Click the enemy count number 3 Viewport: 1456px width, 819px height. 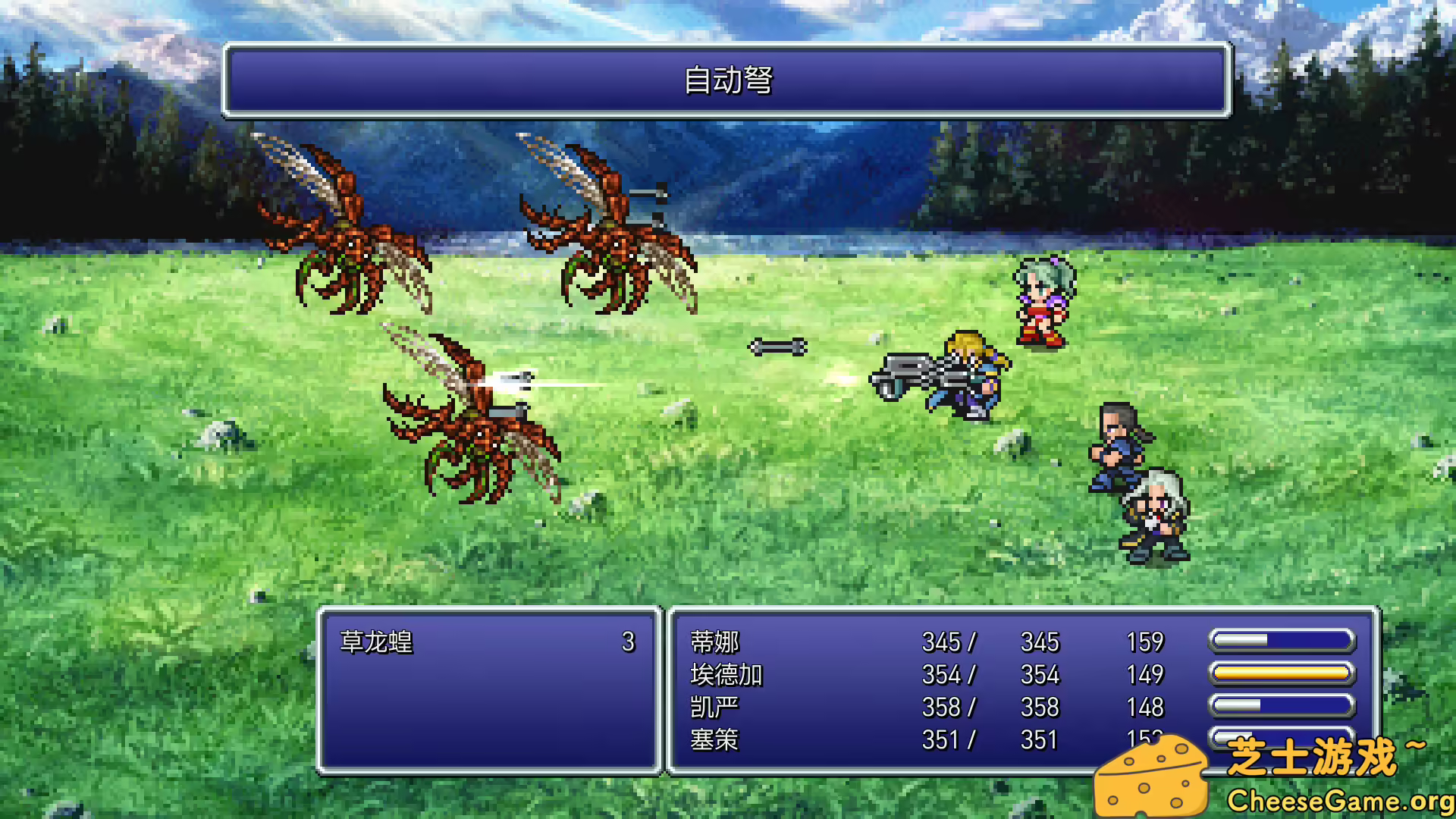627,641
